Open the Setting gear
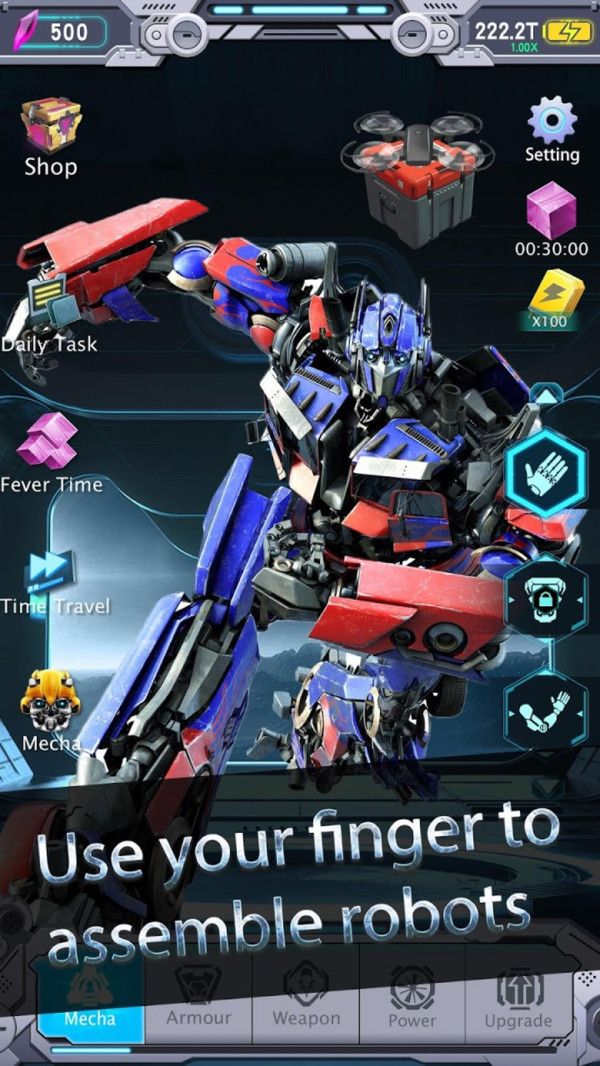 coord(552,120)
